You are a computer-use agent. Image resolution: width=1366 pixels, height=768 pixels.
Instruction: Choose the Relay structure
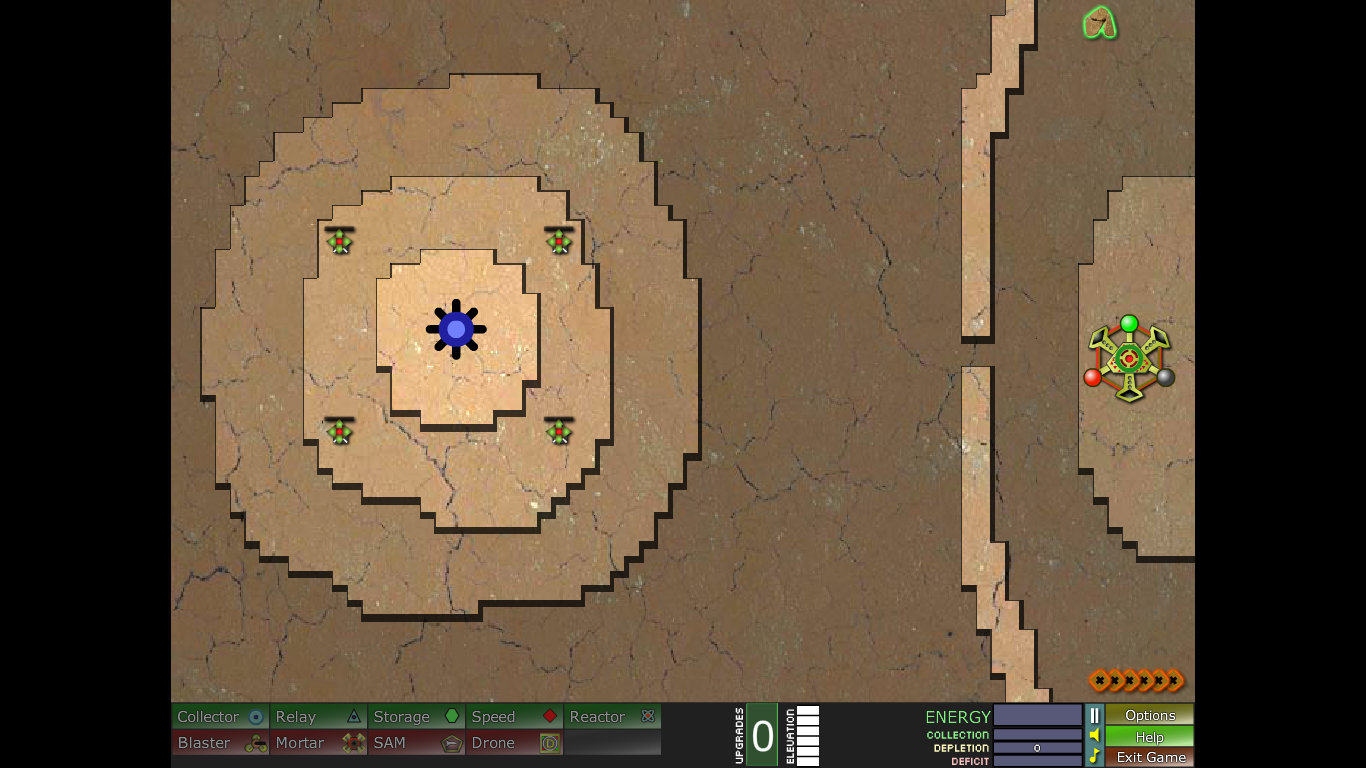318,716
